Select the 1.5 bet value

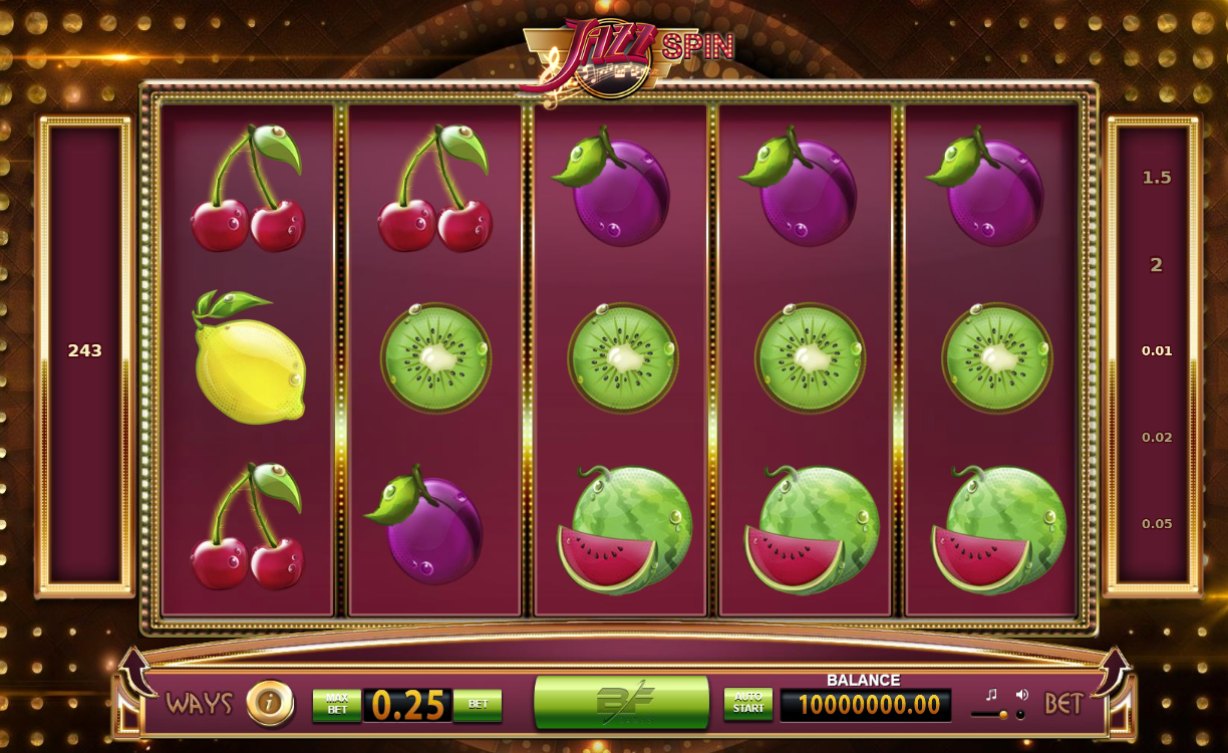1156,178
